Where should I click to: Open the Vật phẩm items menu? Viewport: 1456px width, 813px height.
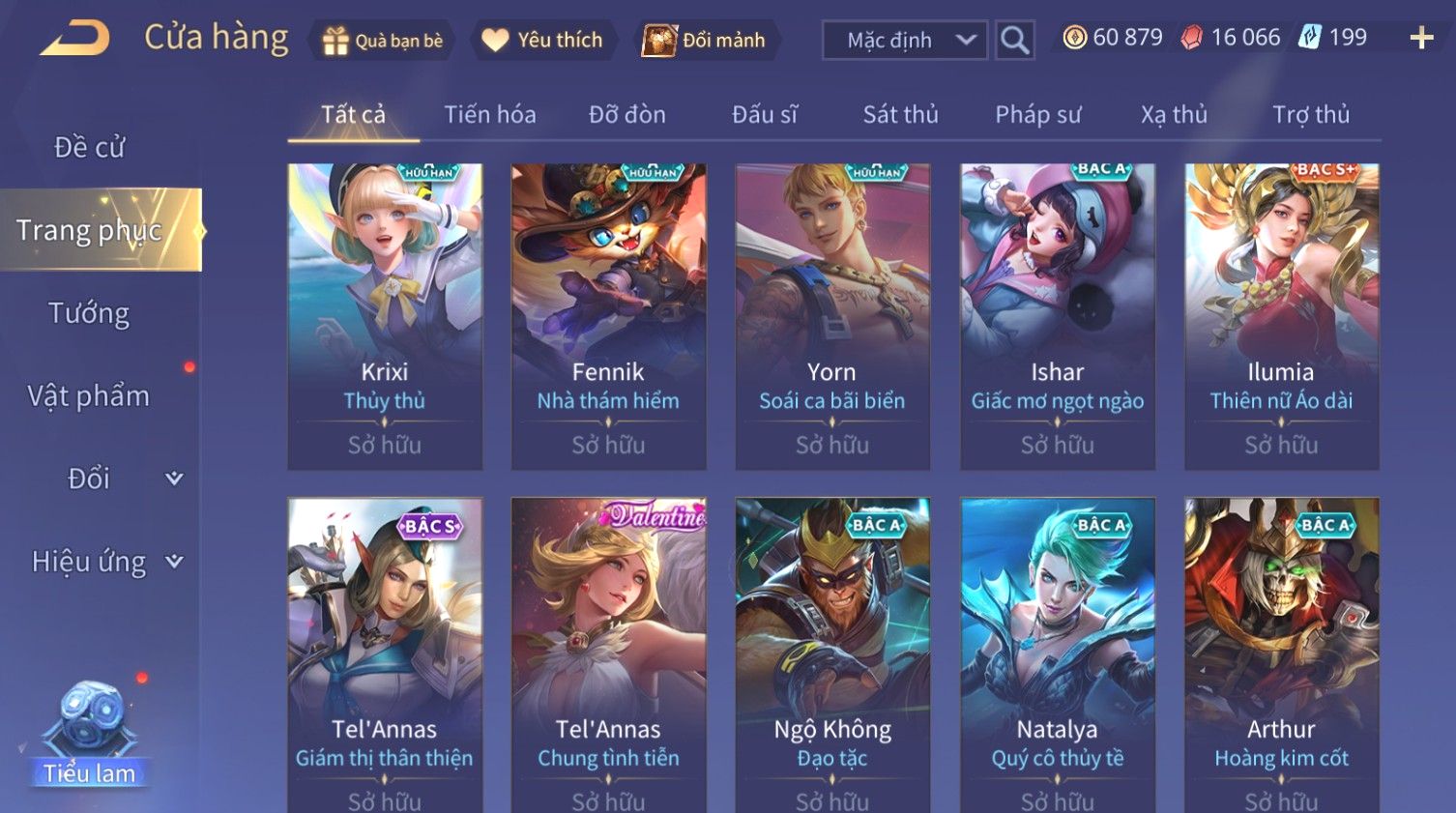tap(89, 396)
